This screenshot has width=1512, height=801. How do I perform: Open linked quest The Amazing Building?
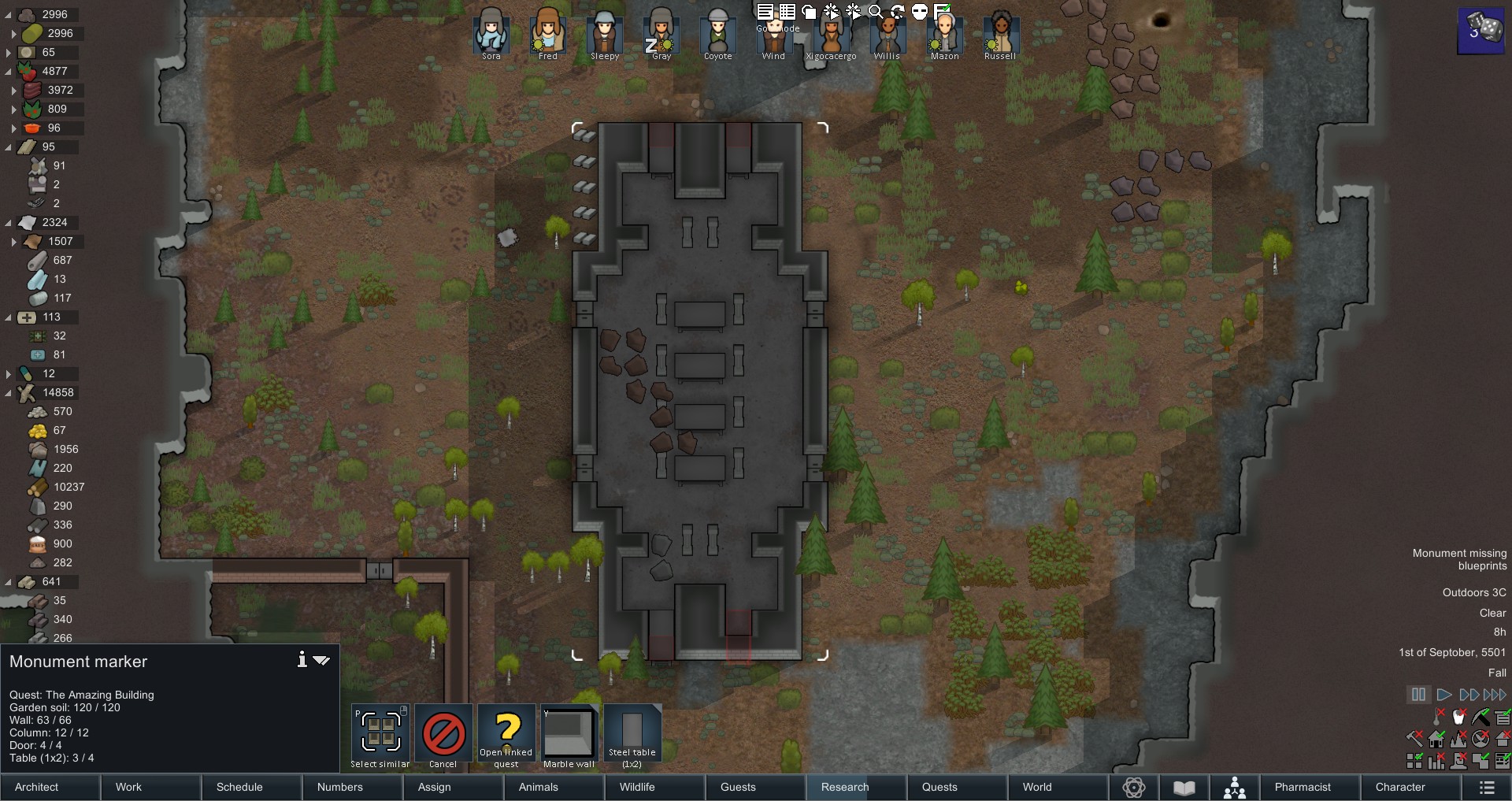(507, 732)
